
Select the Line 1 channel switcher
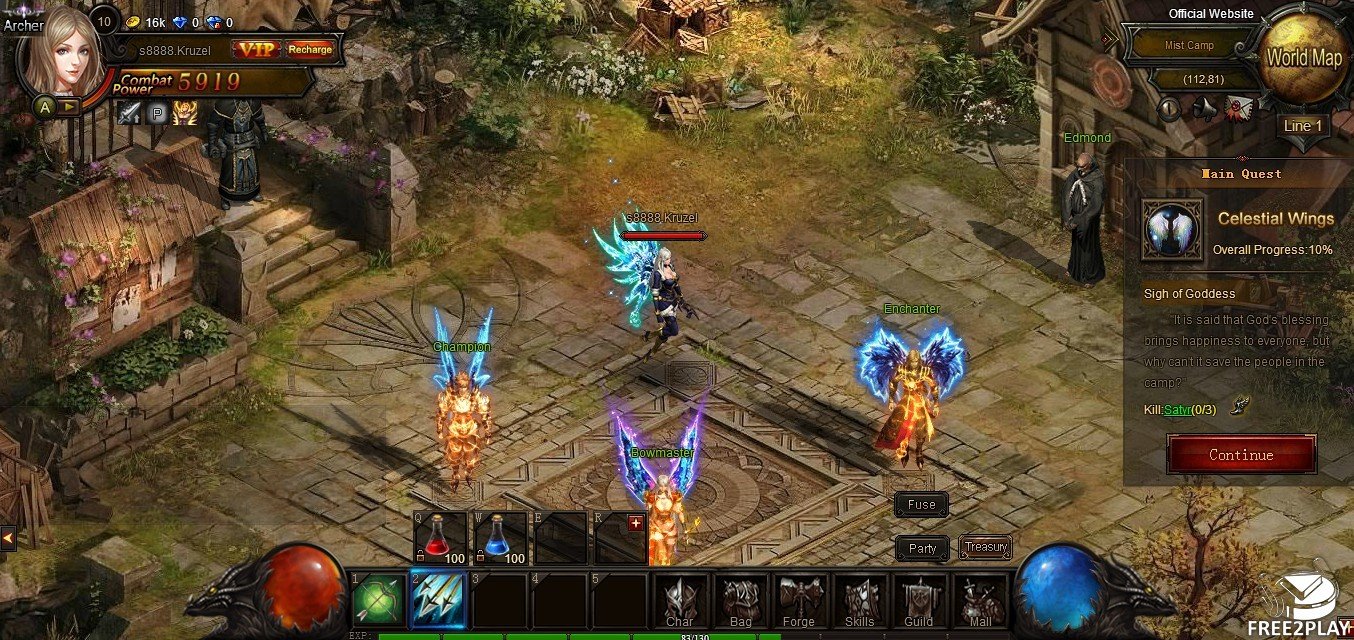tap(1303, 126)
